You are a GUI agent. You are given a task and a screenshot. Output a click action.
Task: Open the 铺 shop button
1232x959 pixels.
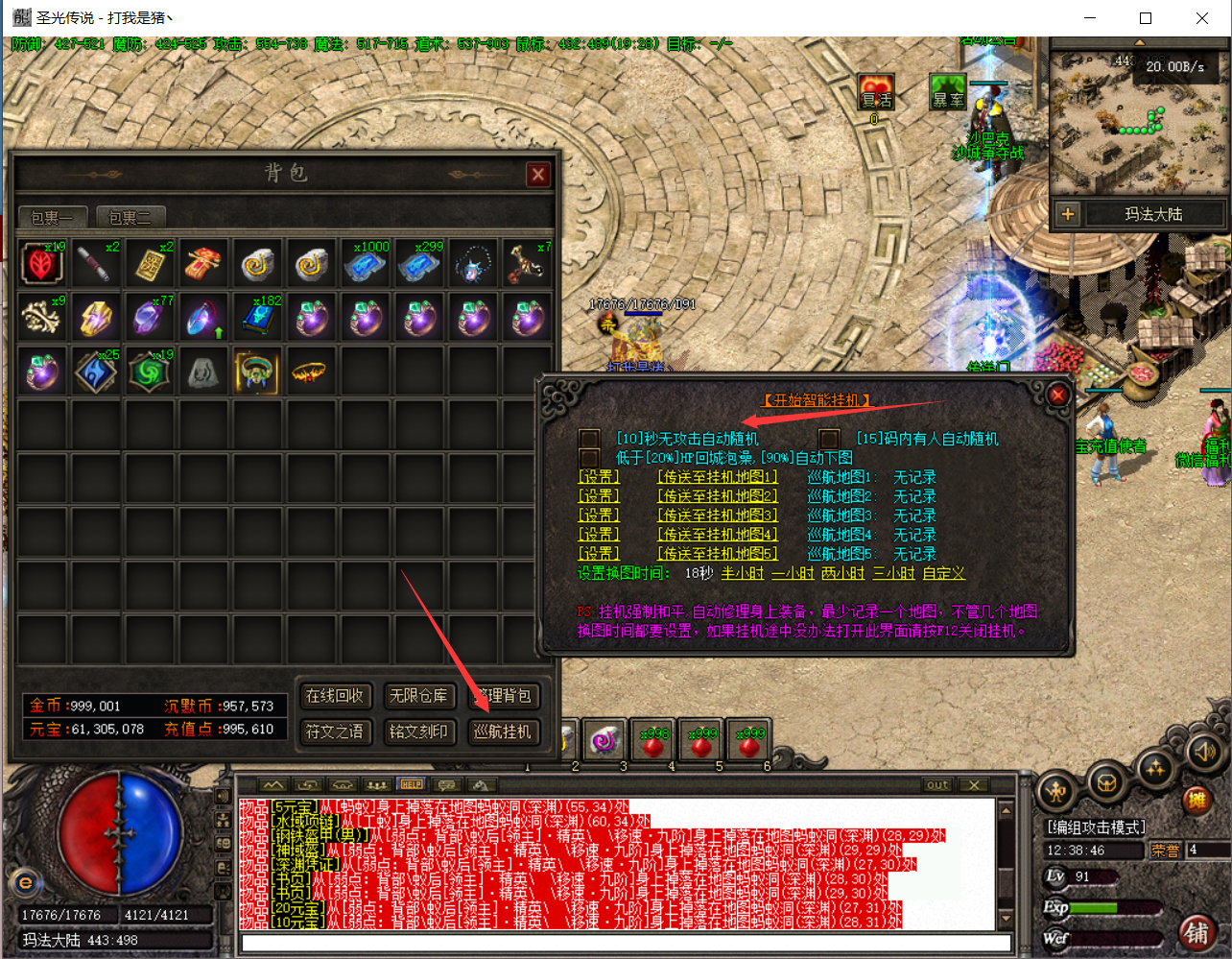(1196, 931)
